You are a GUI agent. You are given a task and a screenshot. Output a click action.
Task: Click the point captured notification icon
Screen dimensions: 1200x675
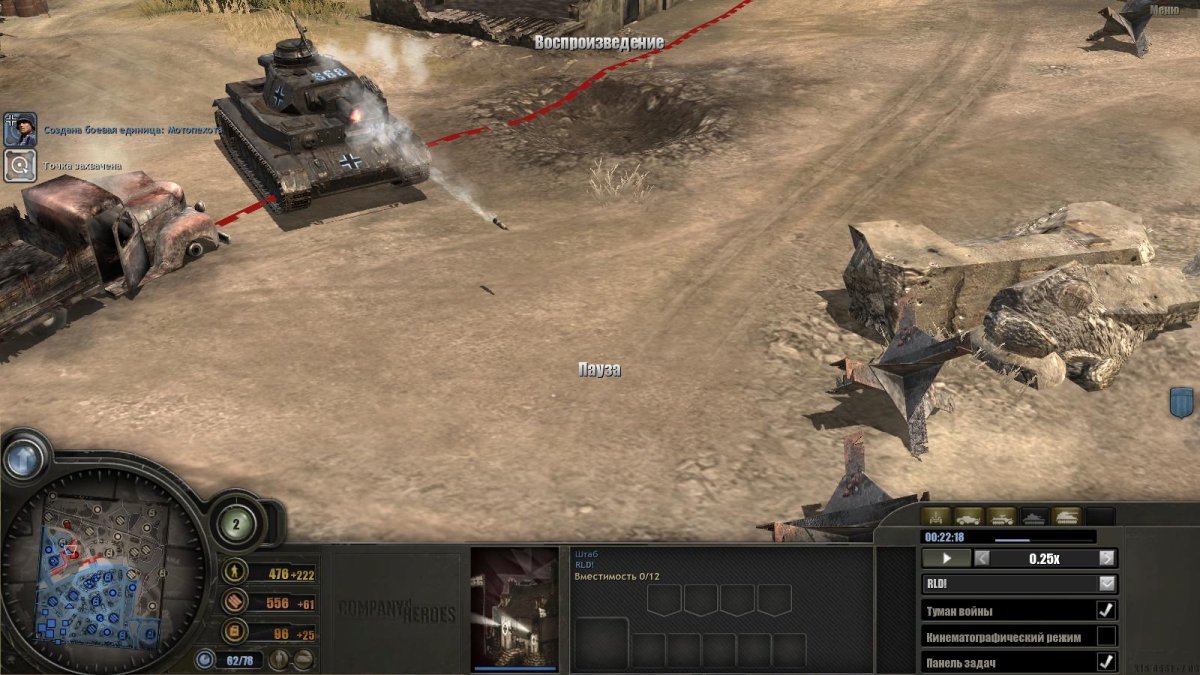tap(20, 166)
